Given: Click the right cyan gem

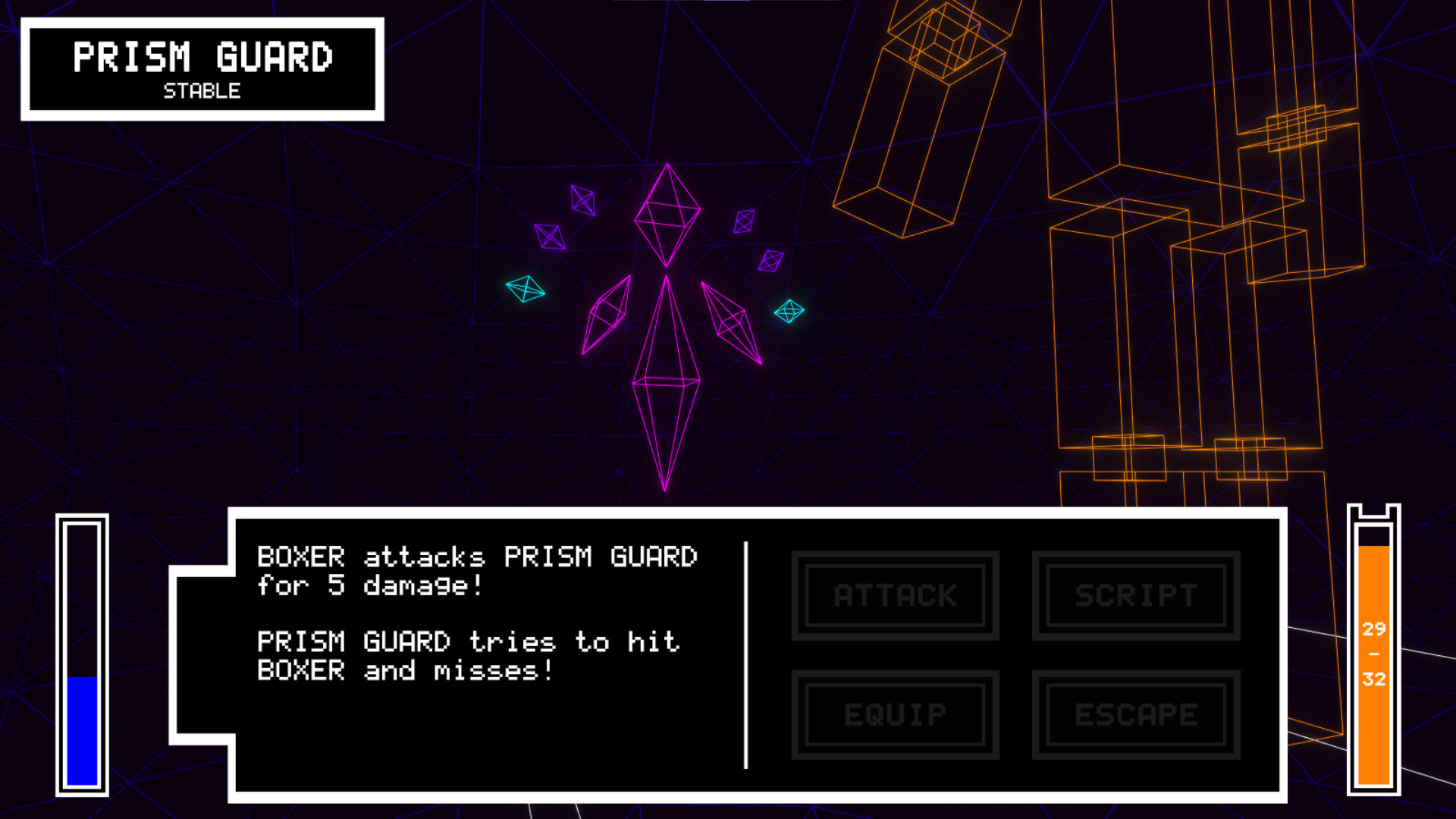Looking at the screenshot, I should (789, 310).
